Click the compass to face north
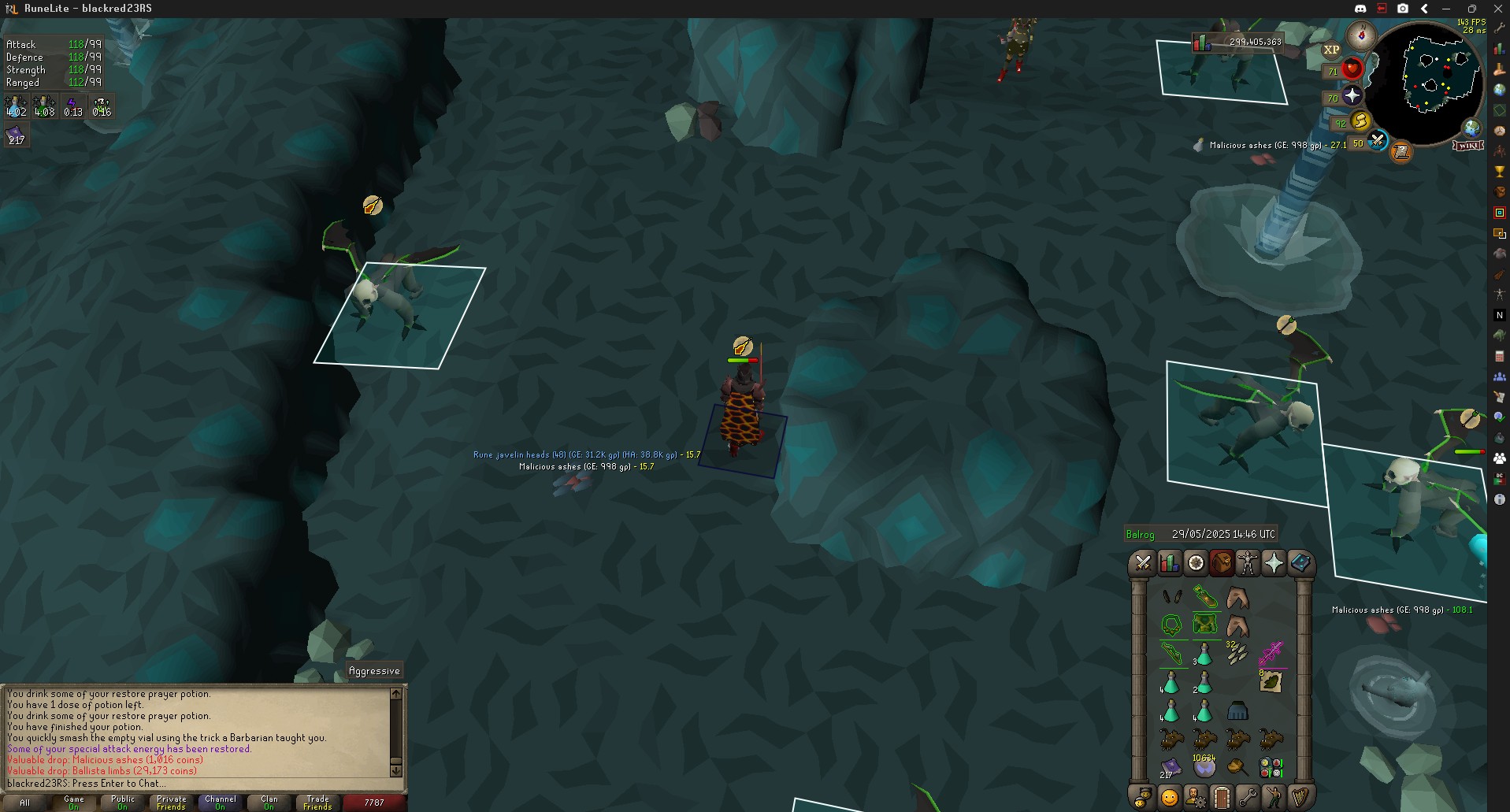This screenshot has width=1510, height=812. 1361,35
